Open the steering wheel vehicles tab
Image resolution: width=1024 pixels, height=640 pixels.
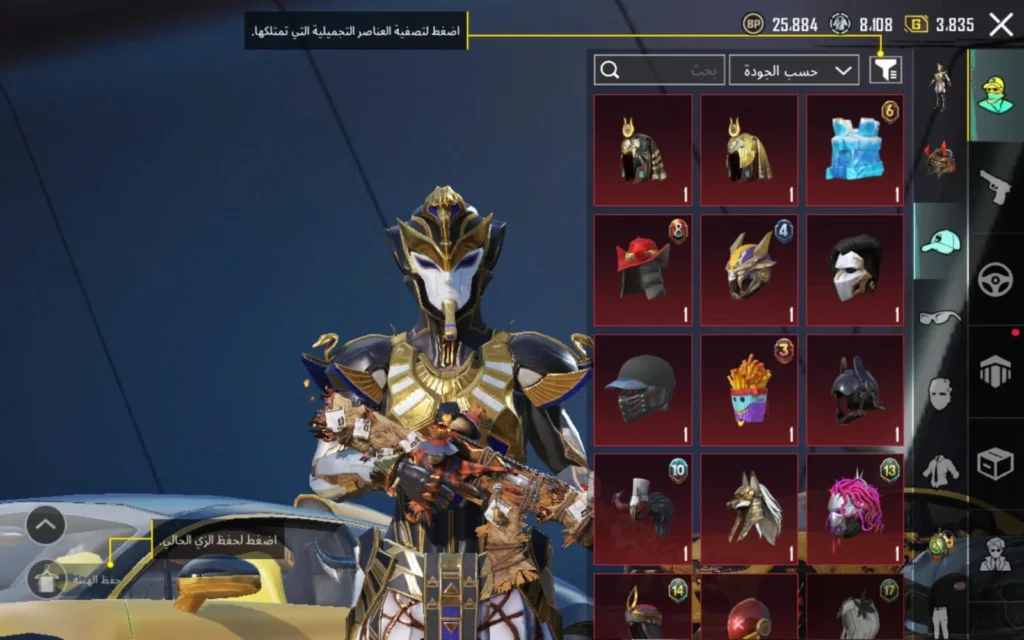(x=995, y=279)
